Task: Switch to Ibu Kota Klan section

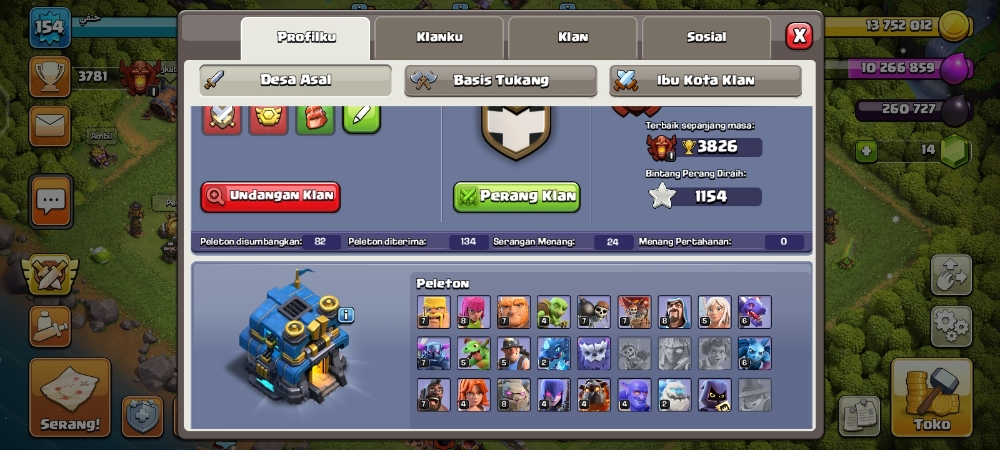Action: click(705, 80)
